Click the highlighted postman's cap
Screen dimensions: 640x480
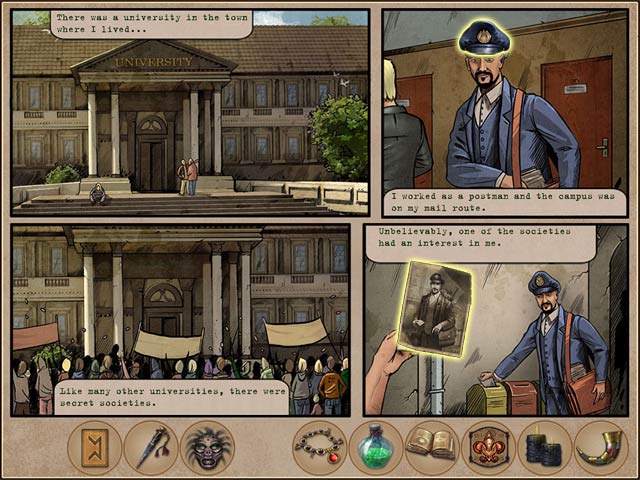coord(485,38)
